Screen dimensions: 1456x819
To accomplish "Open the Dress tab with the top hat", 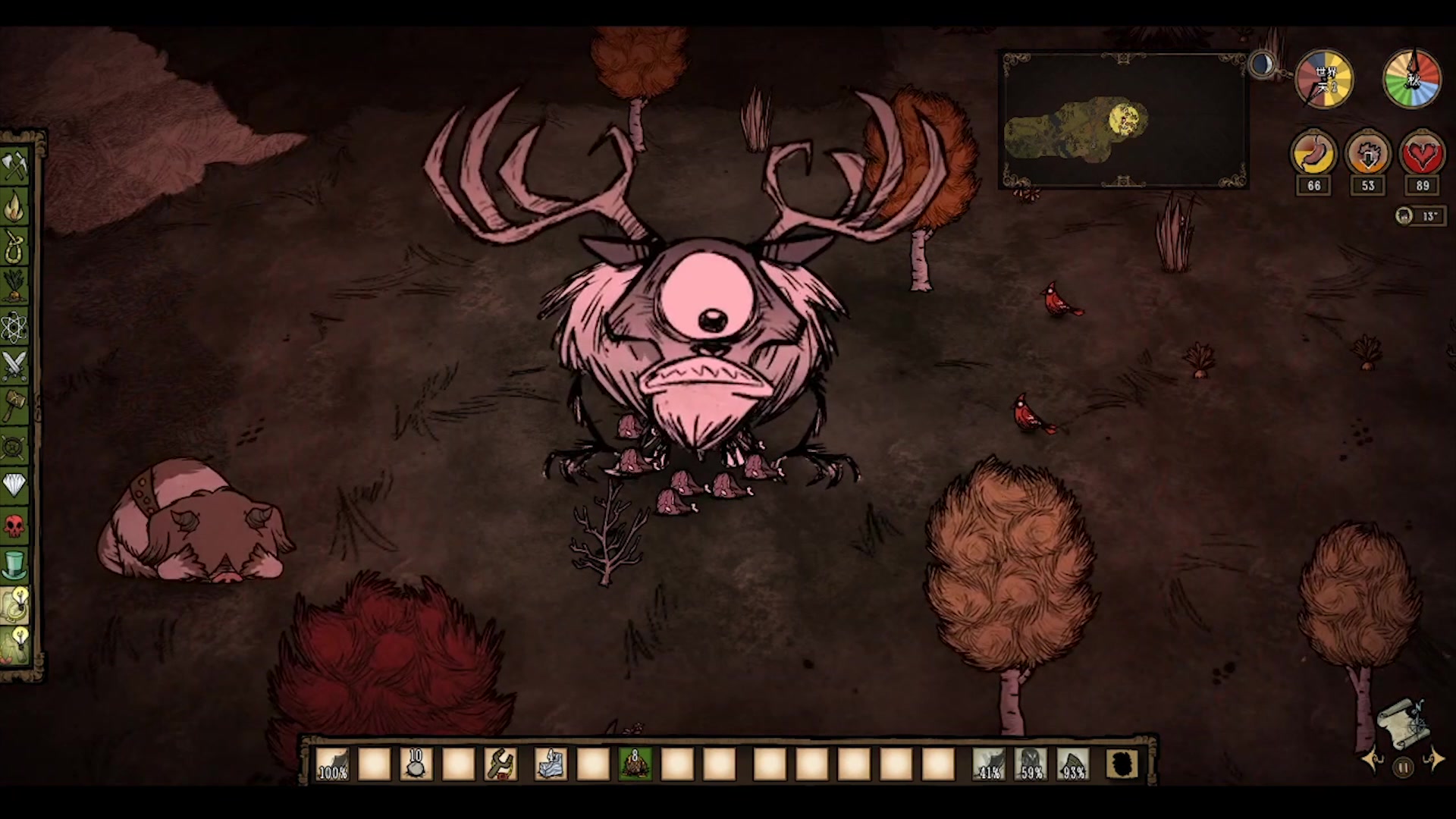I will 15,565.
